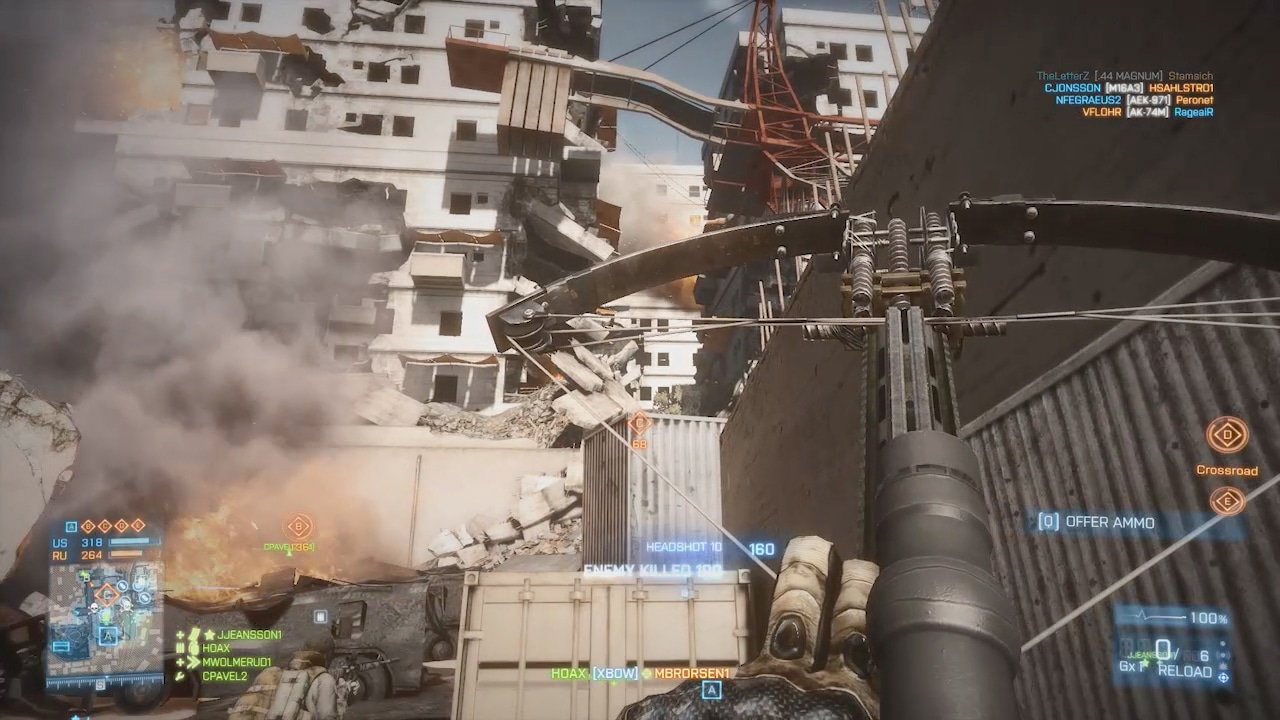Screen dimensions: 1280x720
Task: Select MWOLMERUD1 in the squad list
Action: coord(236,662)
